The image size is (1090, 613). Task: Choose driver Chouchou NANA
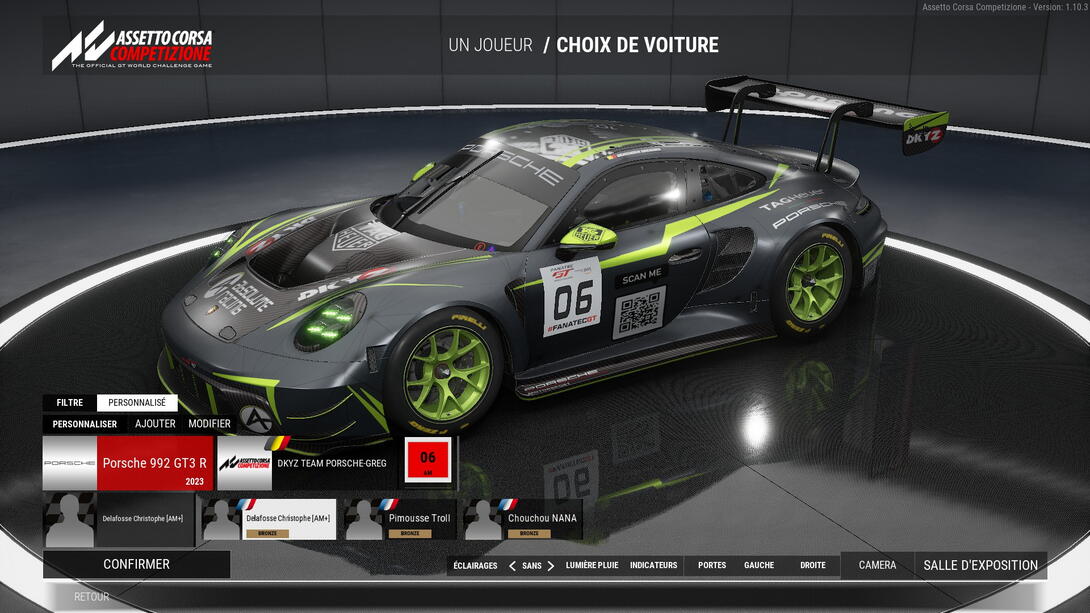523,520
